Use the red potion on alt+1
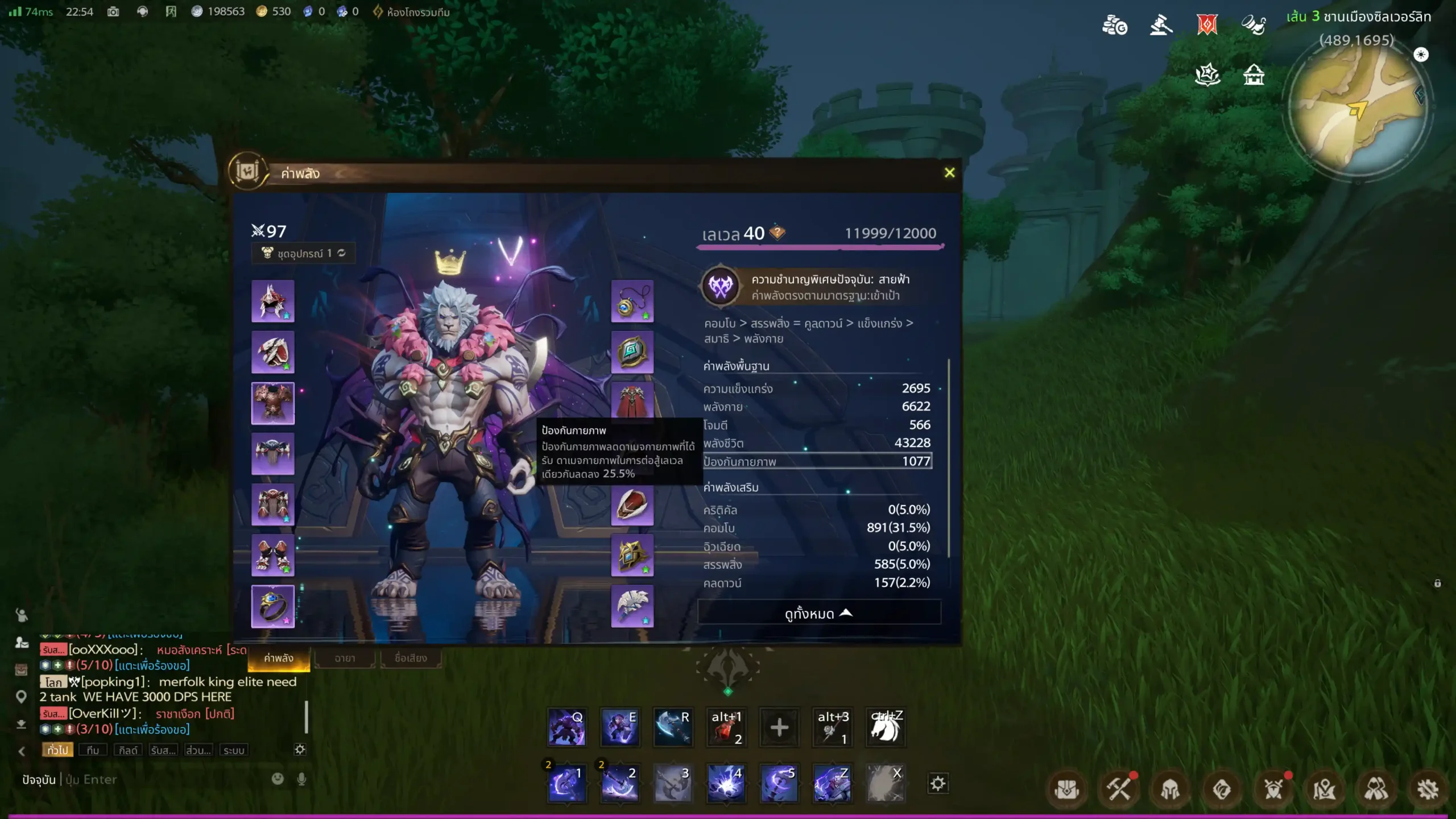Viewport: 1456px width, 819px height. click(726, 727)
